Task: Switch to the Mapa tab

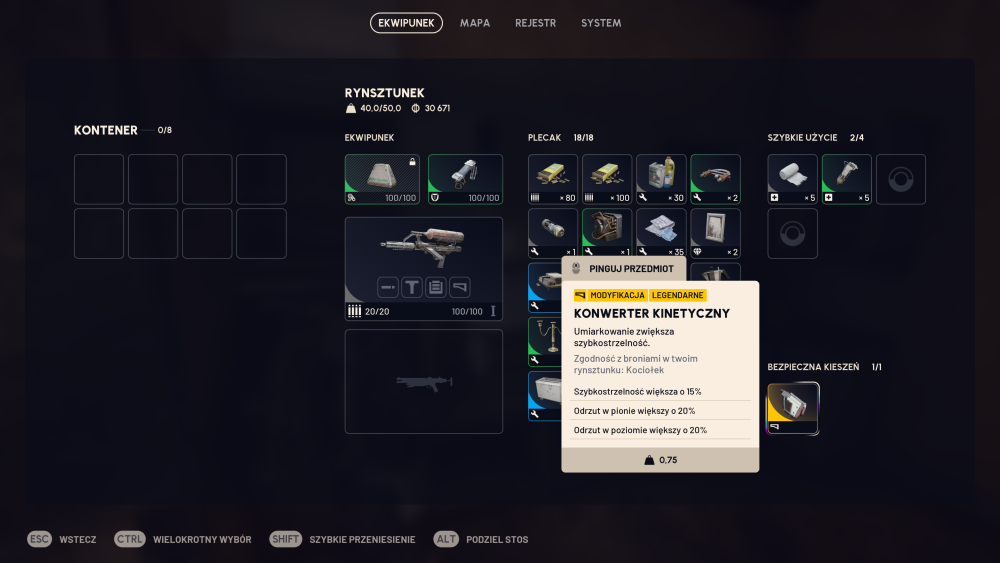Action: (x=475, y=23)
